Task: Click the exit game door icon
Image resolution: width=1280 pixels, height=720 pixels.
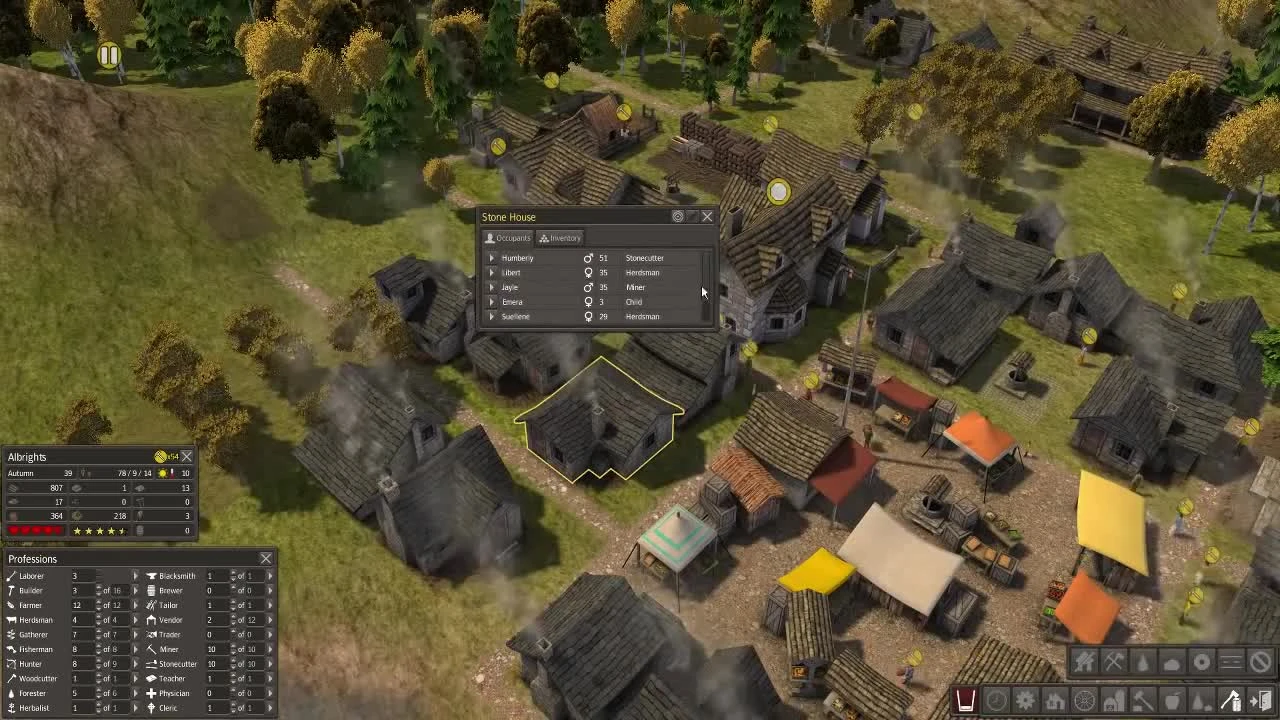Action: point(1259,700)
